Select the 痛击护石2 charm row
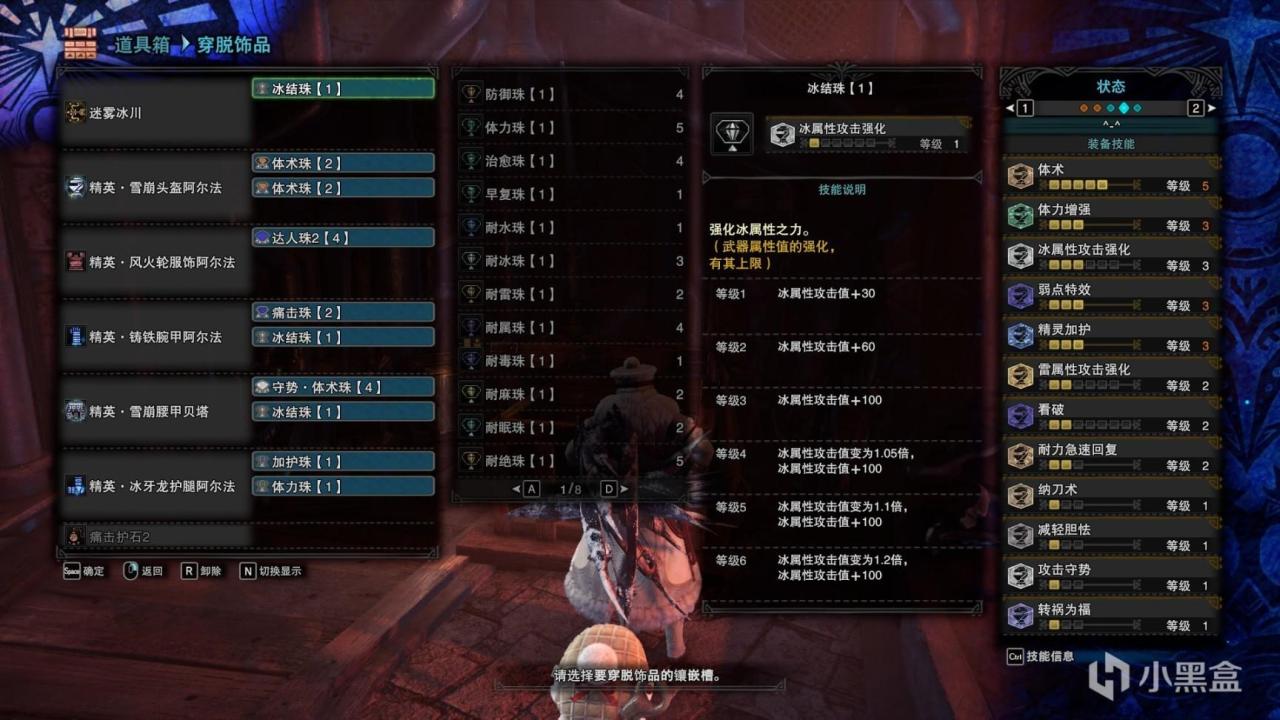Viewport: 1280px width, 720px height. tap(155, 537)
